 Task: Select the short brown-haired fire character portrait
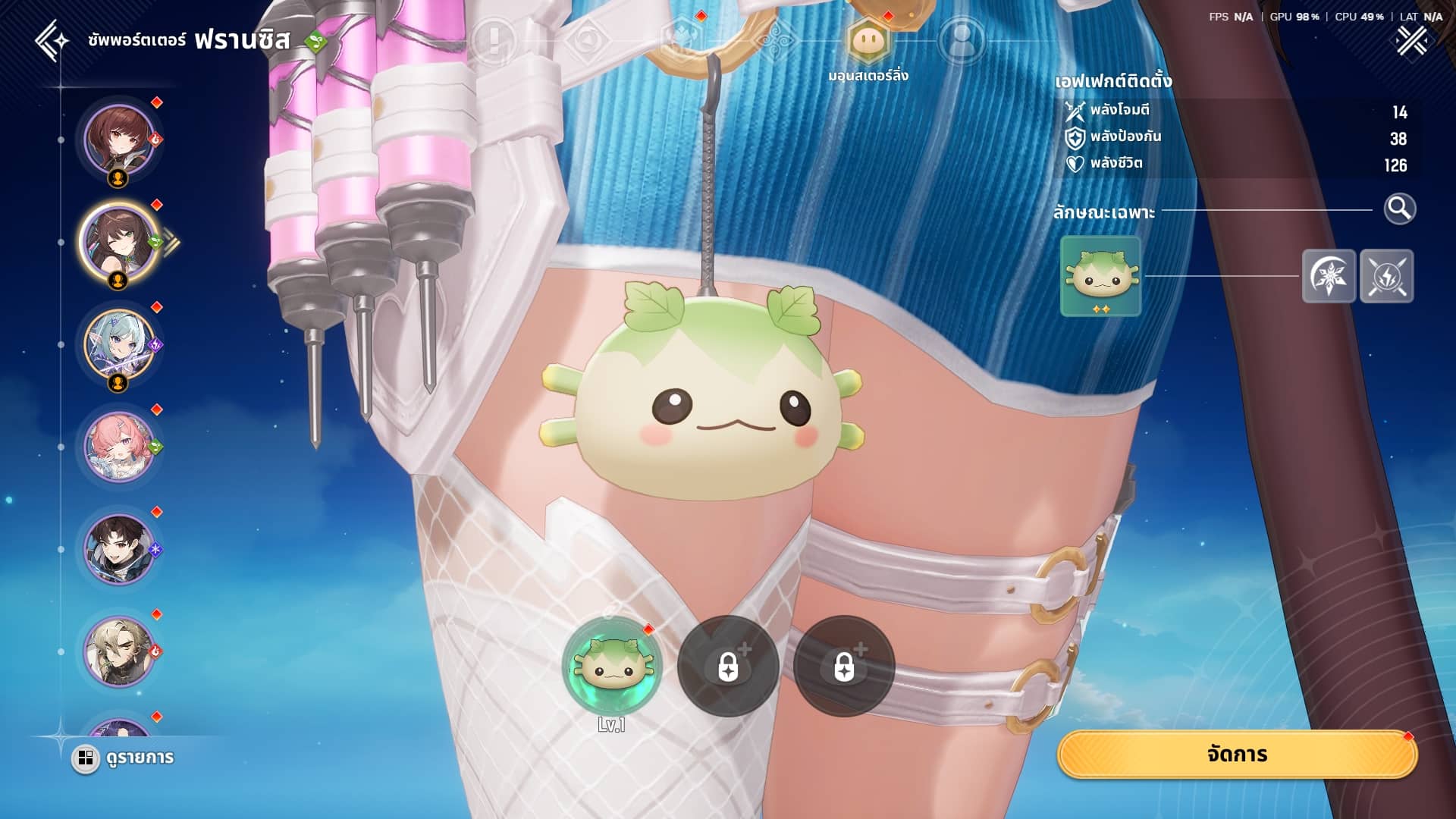pos(118,140)
